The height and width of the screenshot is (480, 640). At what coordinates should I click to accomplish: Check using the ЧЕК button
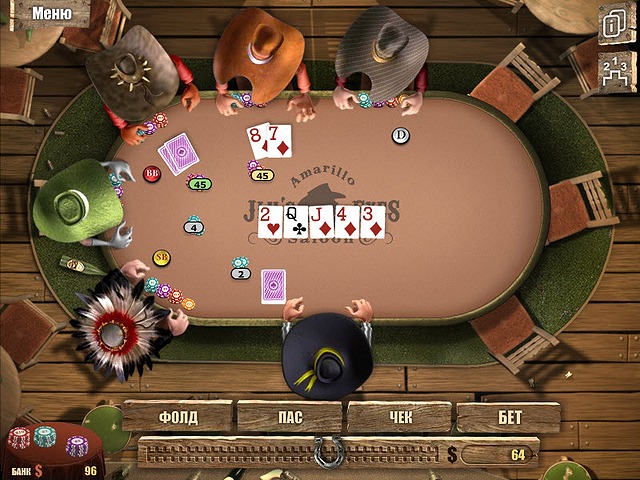[399, 417]
